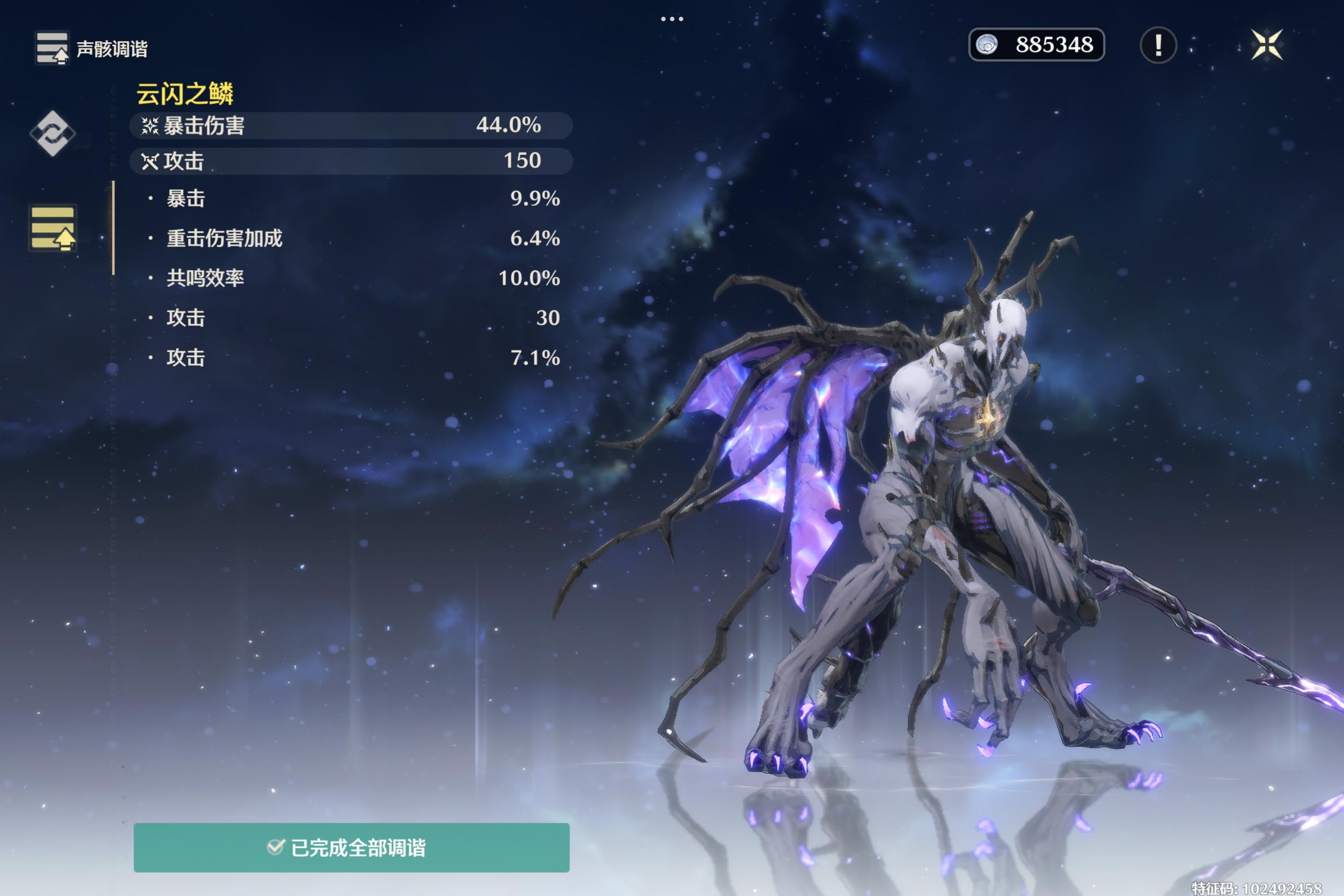
Task: Select the 暴击伤害 main stat row
Action: point(351,125)
